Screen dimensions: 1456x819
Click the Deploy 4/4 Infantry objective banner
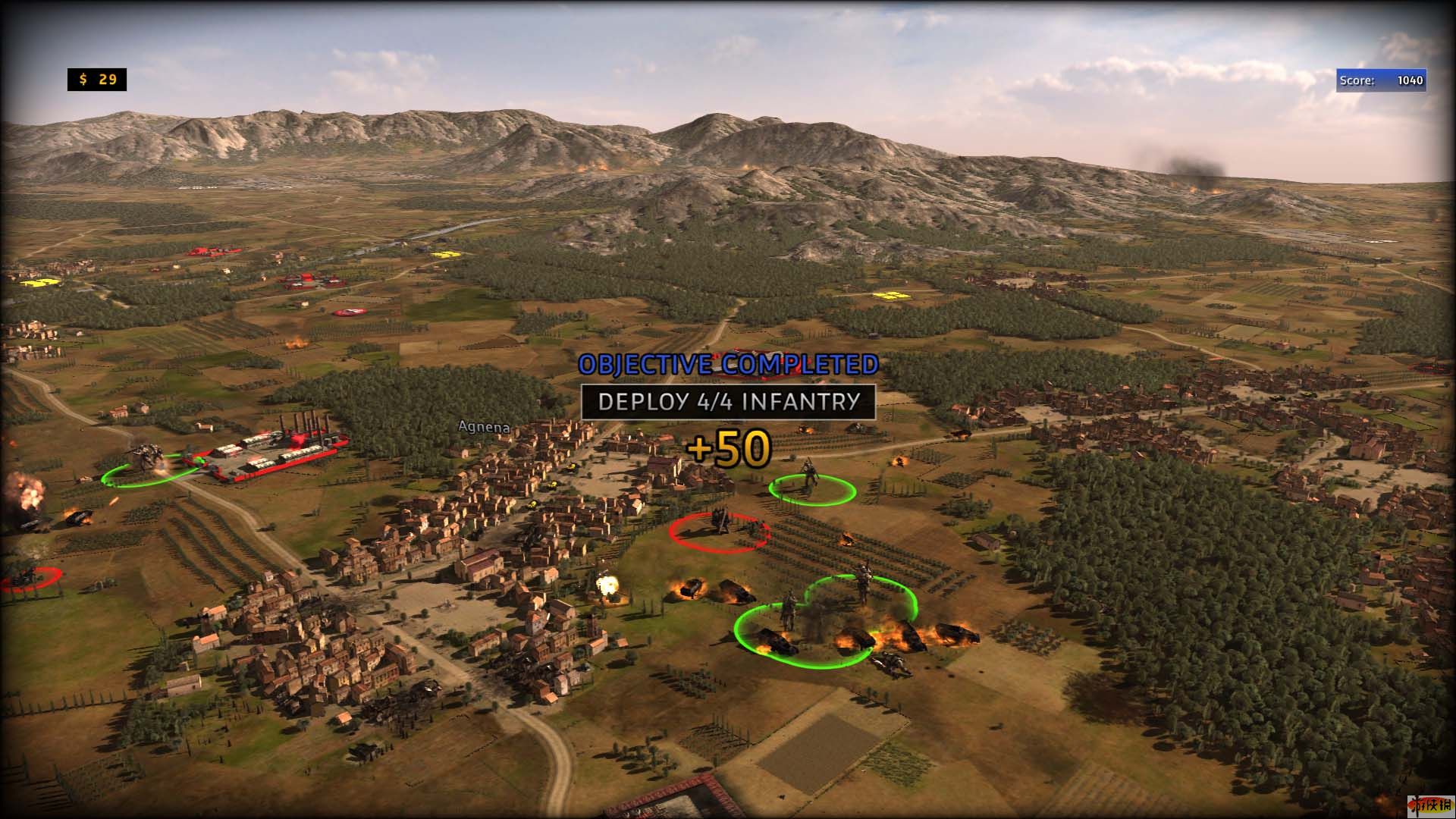728,402
